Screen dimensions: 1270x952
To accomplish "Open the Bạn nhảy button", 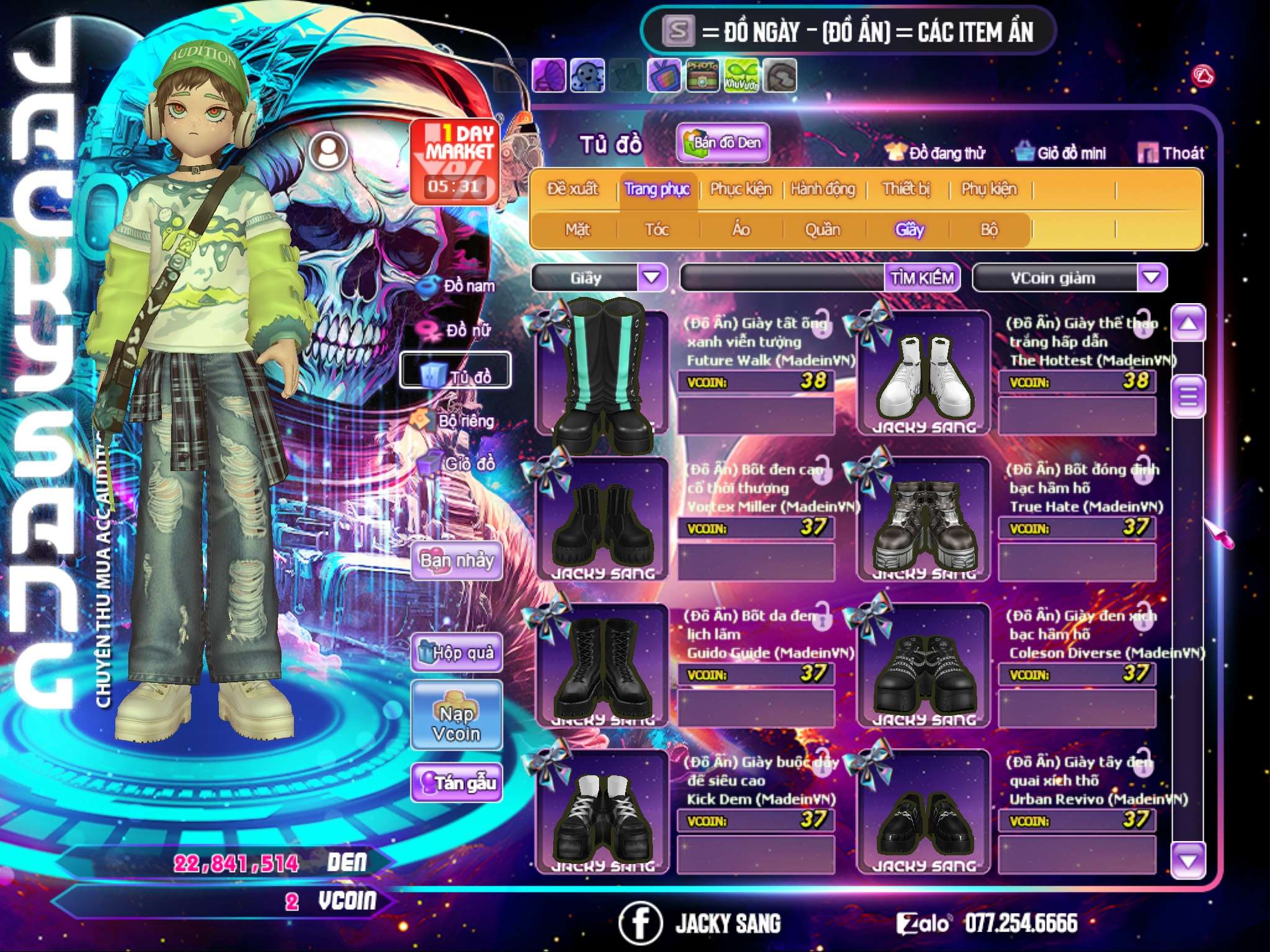I will point(457,561).
